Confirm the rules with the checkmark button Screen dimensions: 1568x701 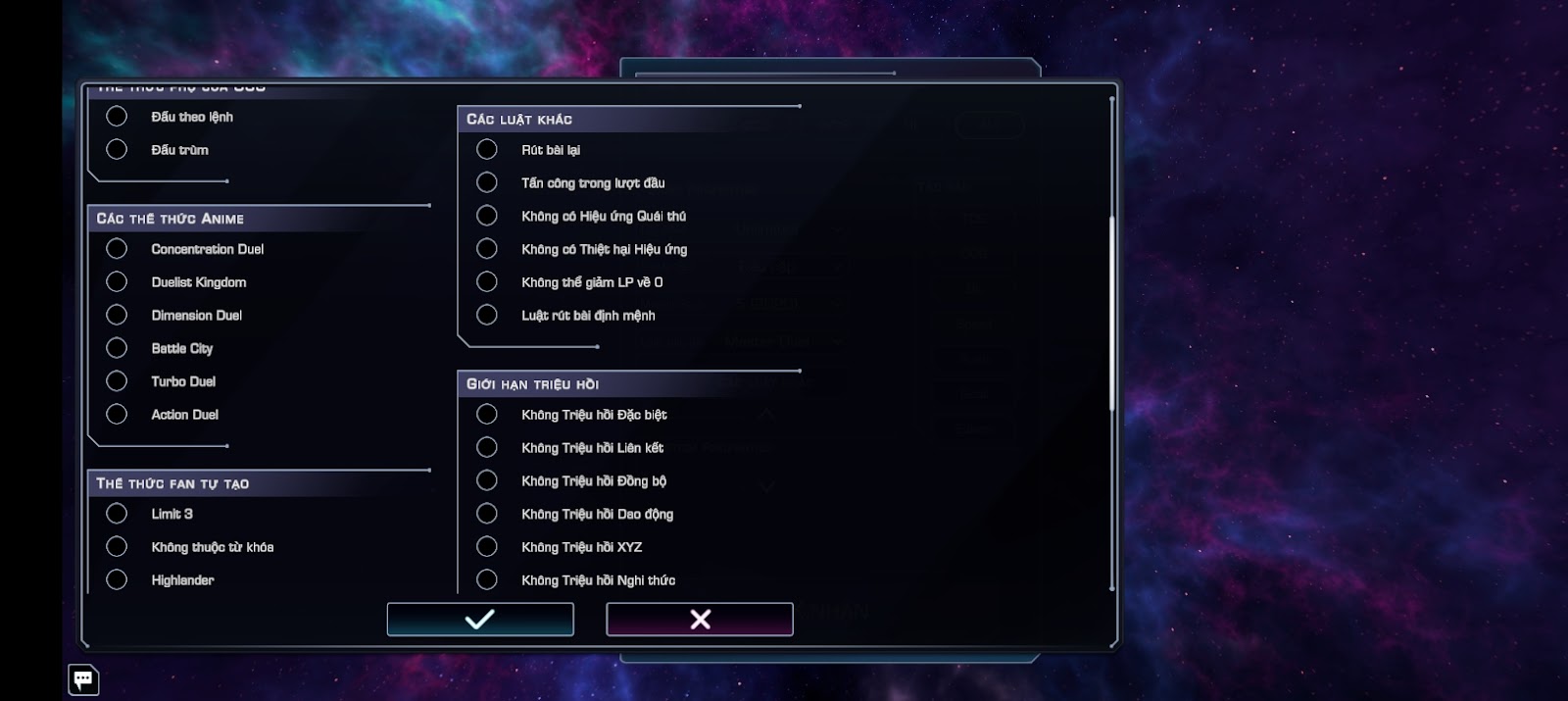tap(480, 620)
